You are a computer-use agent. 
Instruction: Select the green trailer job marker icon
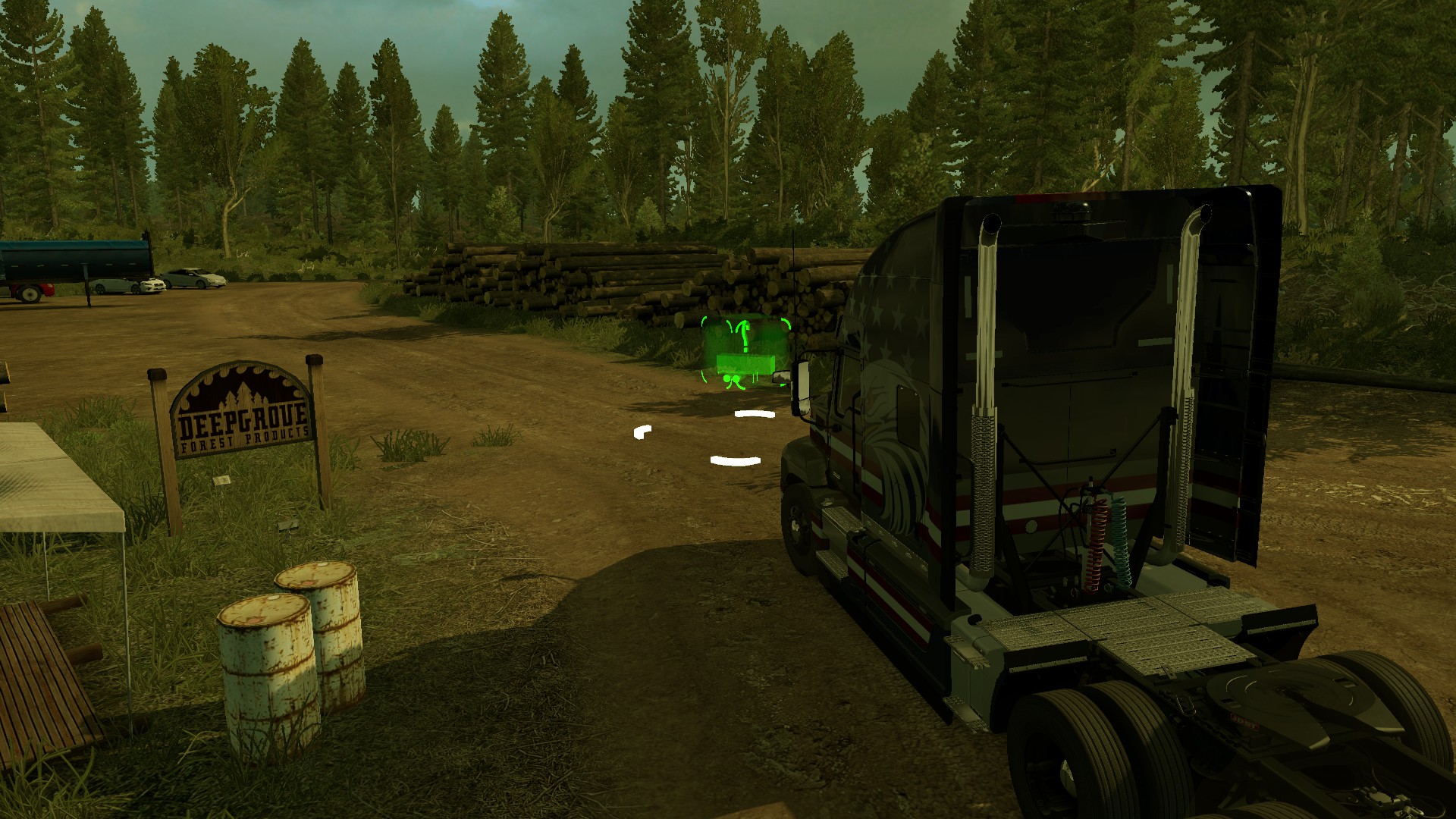(x=744, y=353)
